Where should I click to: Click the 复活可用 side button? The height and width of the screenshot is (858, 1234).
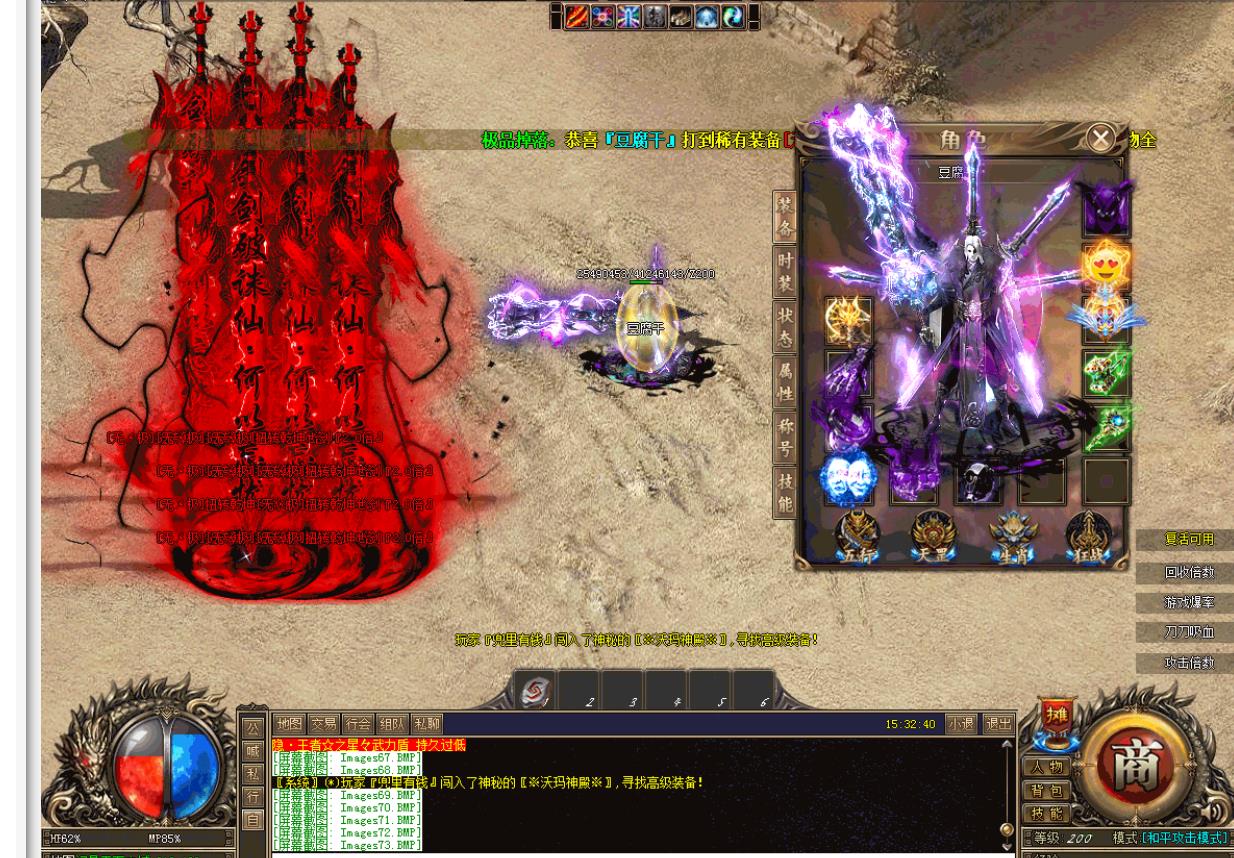(1188, 540)
